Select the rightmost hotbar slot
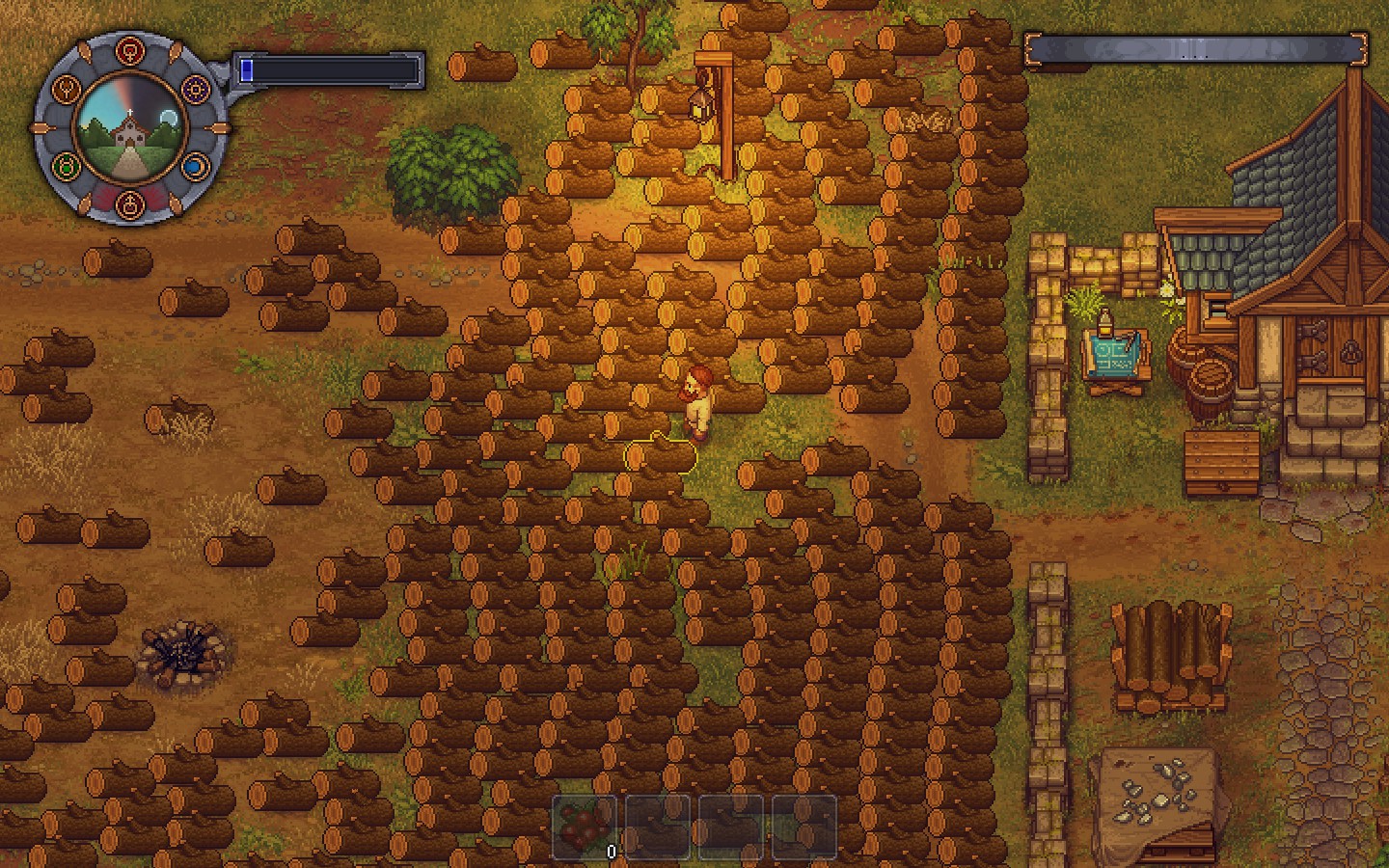The image size is (1389, 868). click(x=803, y=825)
